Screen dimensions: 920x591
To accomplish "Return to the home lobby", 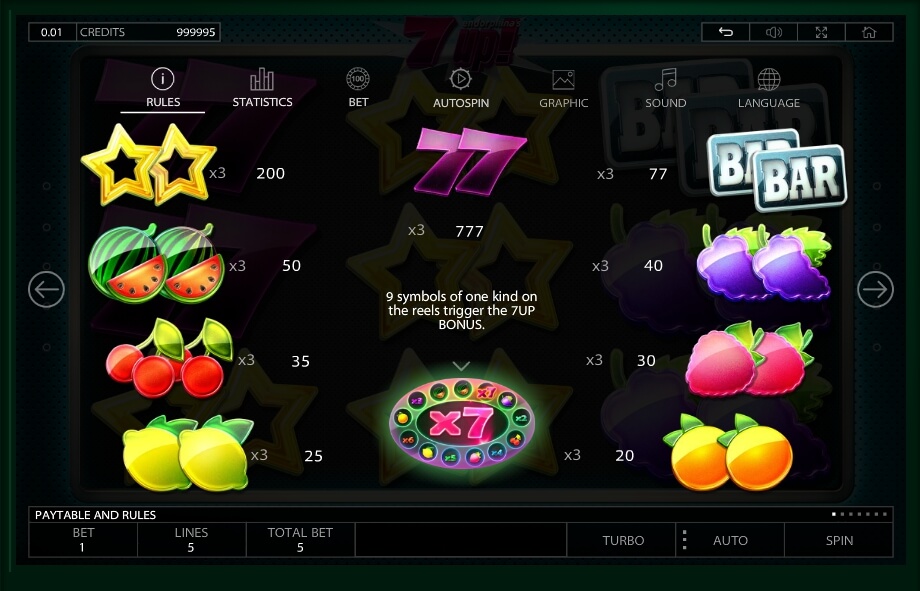I will tap(868, 32).
